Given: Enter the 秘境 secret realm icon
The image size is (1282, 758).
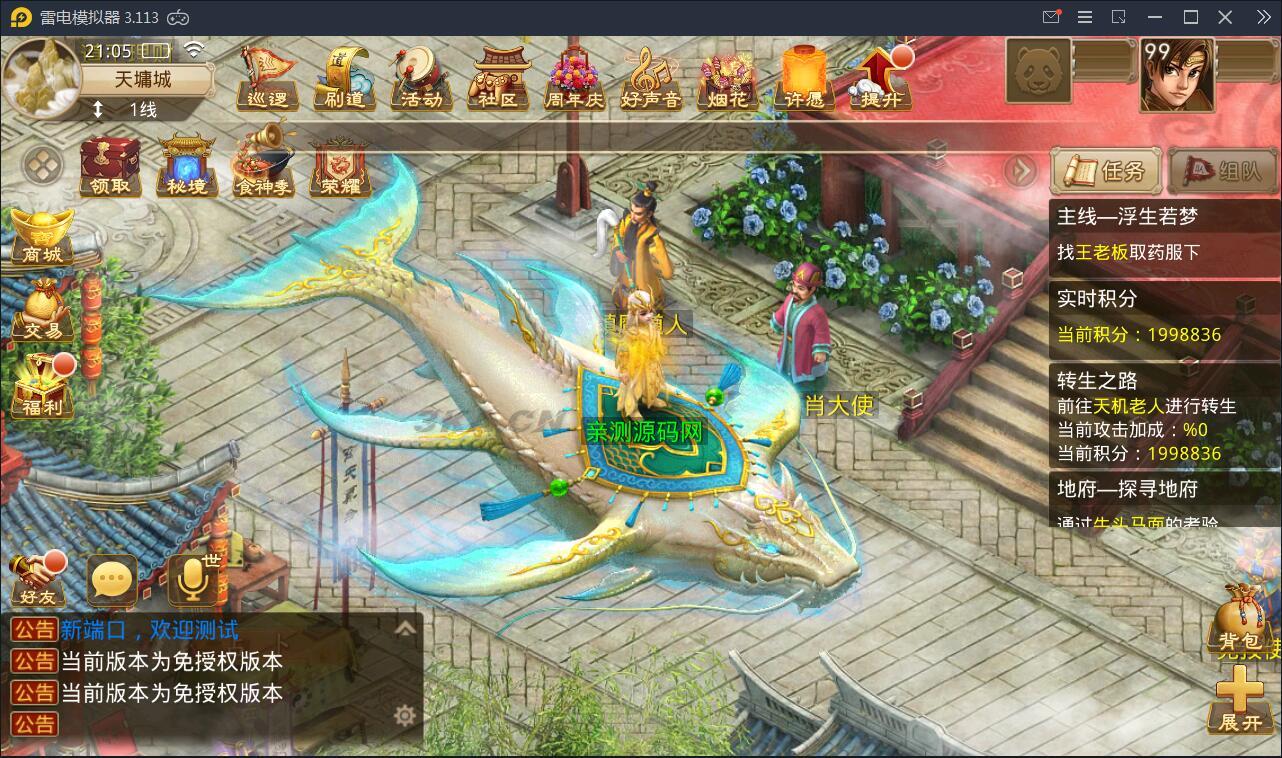Looking at the screenshot, I should 187,166.
